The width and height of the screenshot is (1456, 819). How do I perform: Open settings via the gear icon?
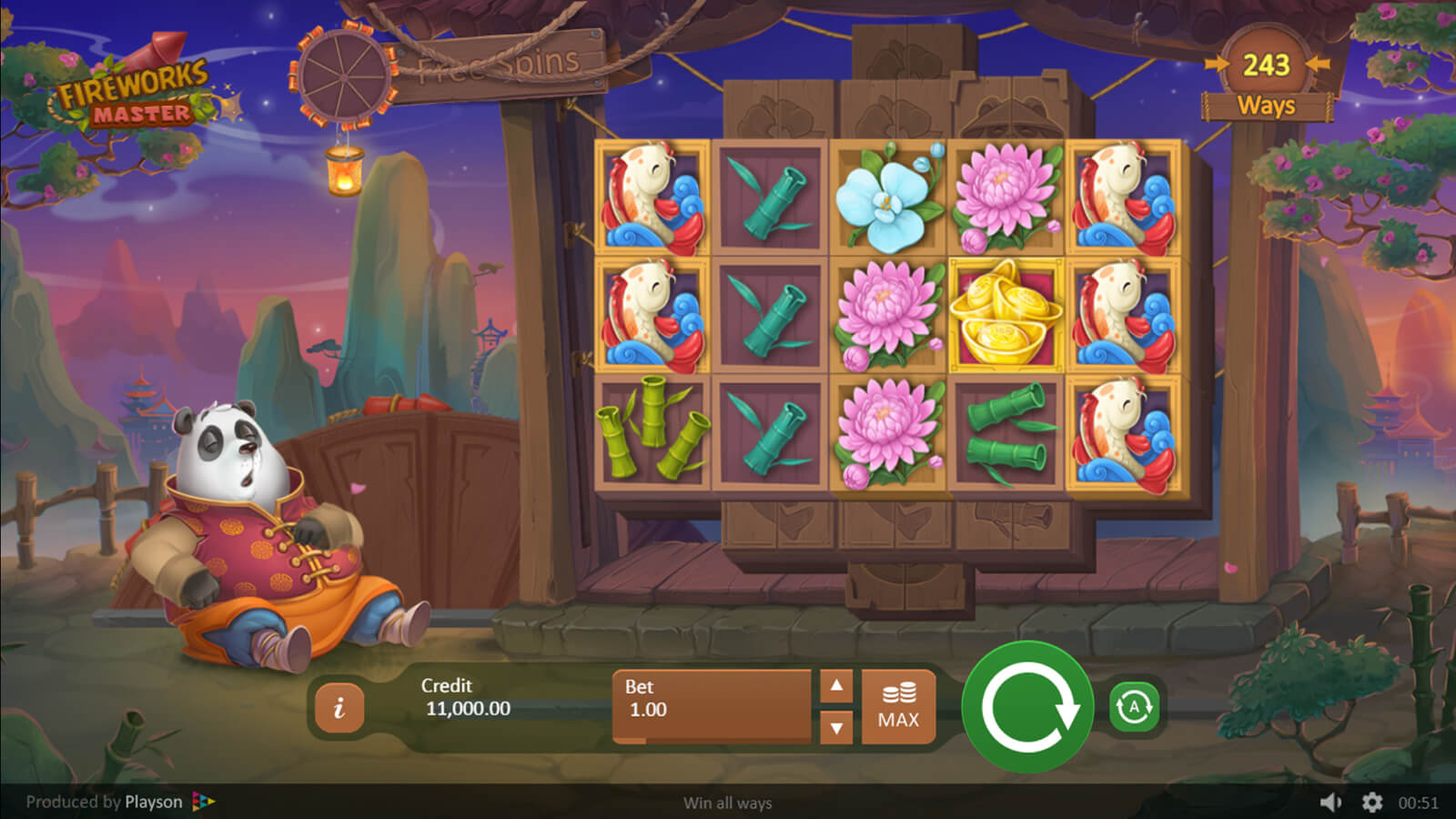point(1372,802)
